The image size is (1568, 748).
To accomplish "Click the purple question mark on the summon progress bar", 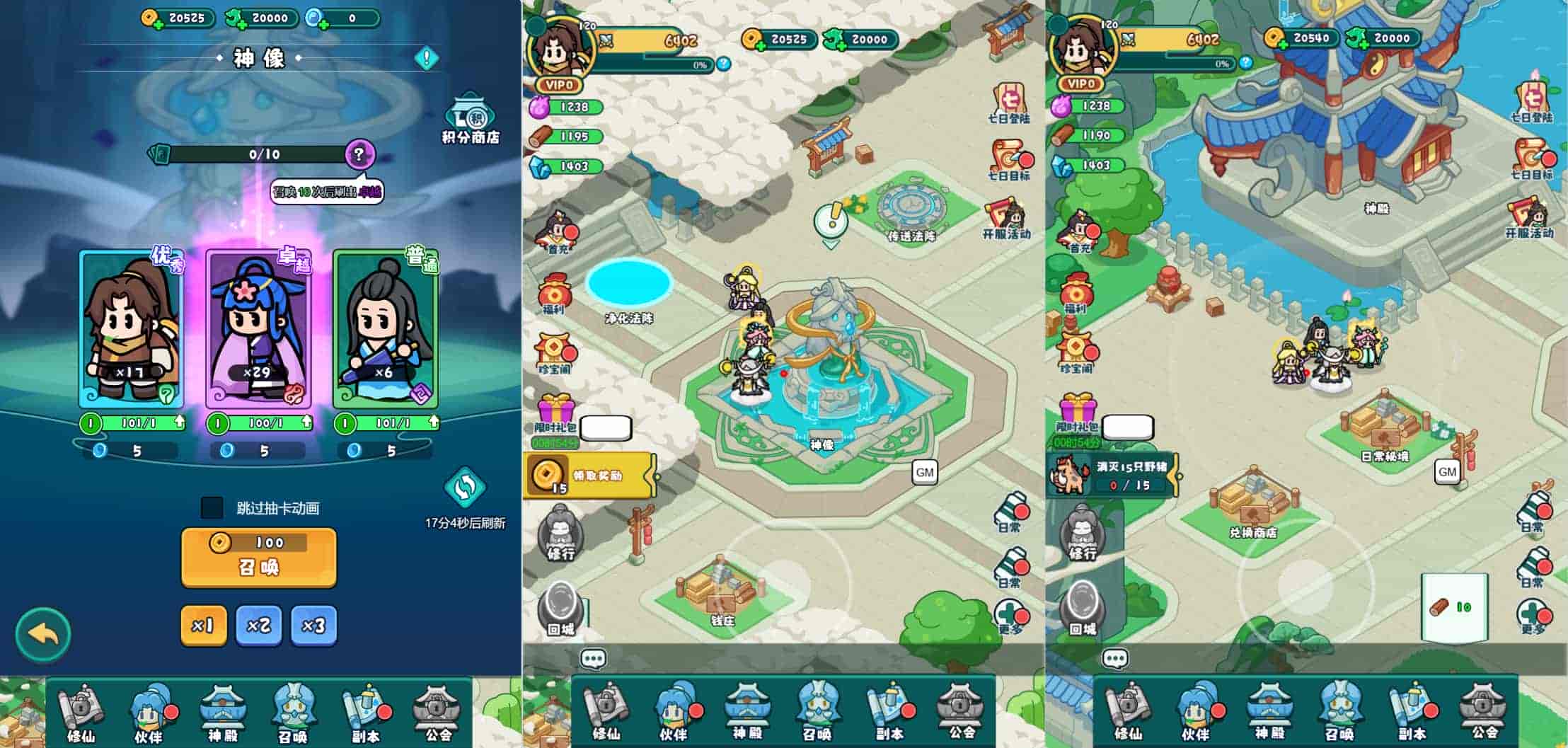I will pos(359,154).
